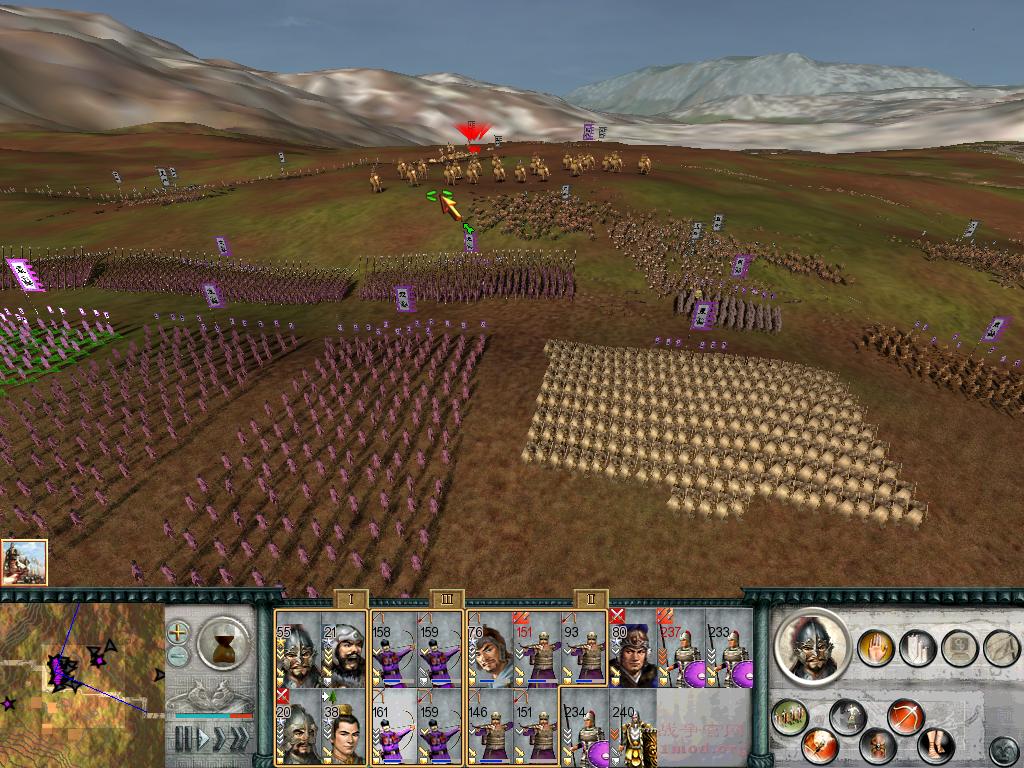Viewport: 1024px width, 768px height.
Task: Zoom in the minimap with plus button
Action: click(x=178, y=632)
